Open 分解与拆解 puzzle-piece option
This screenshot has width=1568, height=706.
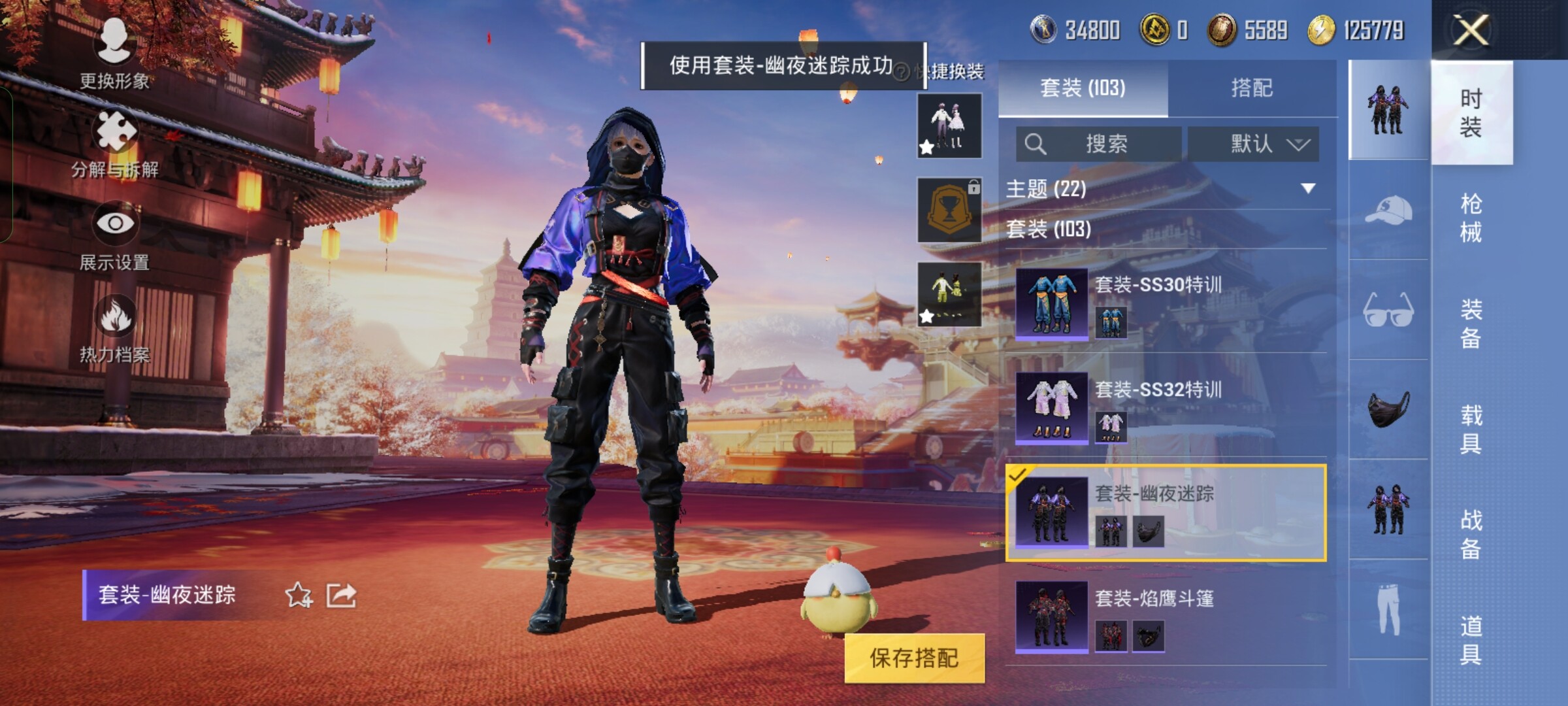[x=116, y=144]
